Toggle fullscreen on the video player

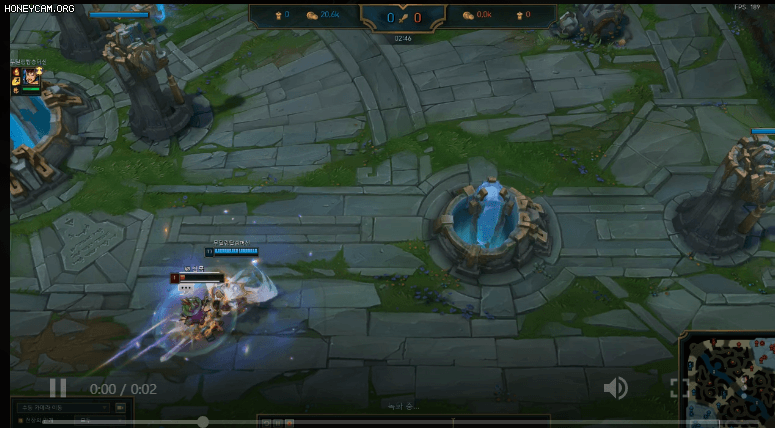tap(675, 388)
